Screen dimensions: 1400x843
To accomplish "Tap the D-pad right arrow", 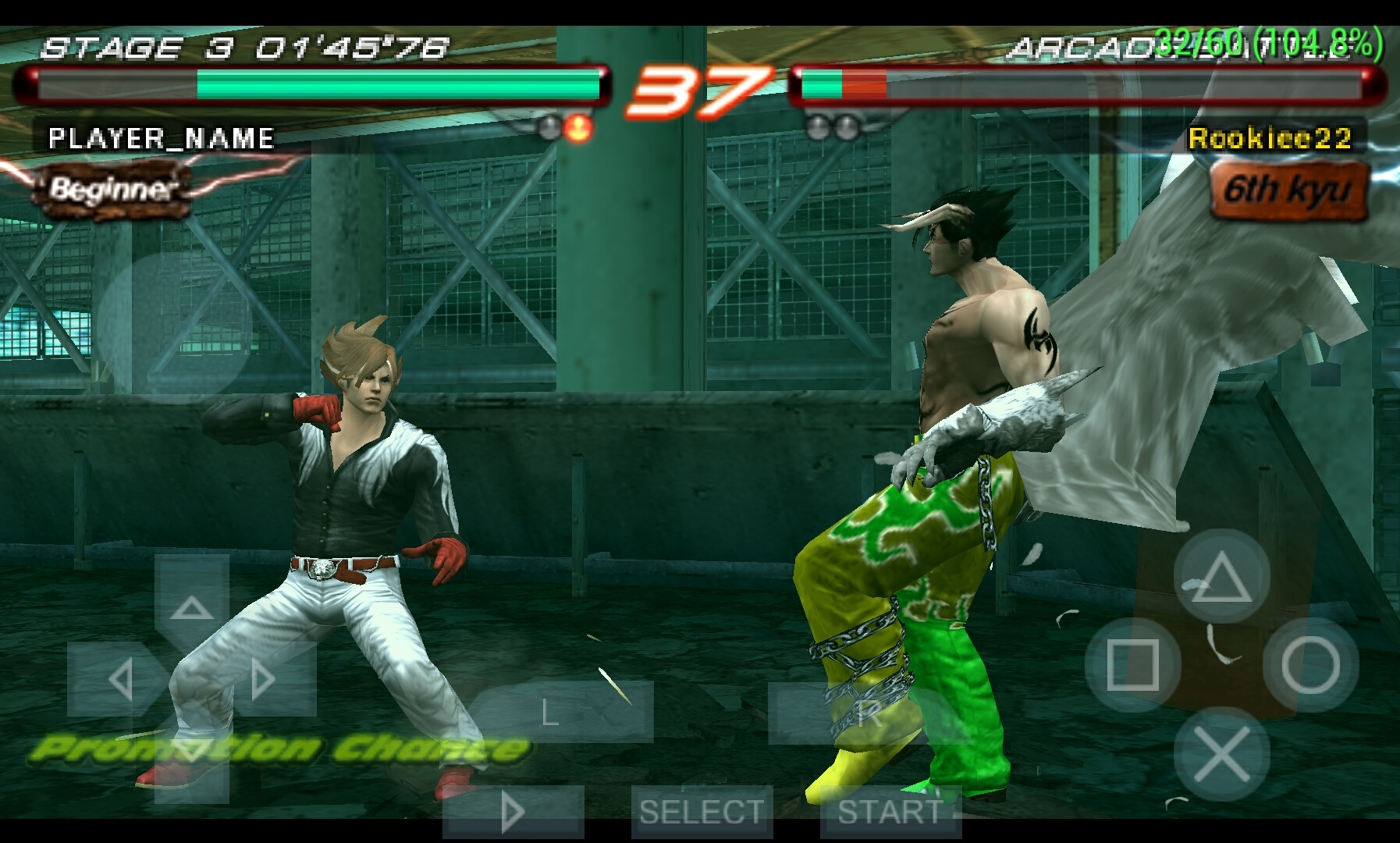I will 267,679.
